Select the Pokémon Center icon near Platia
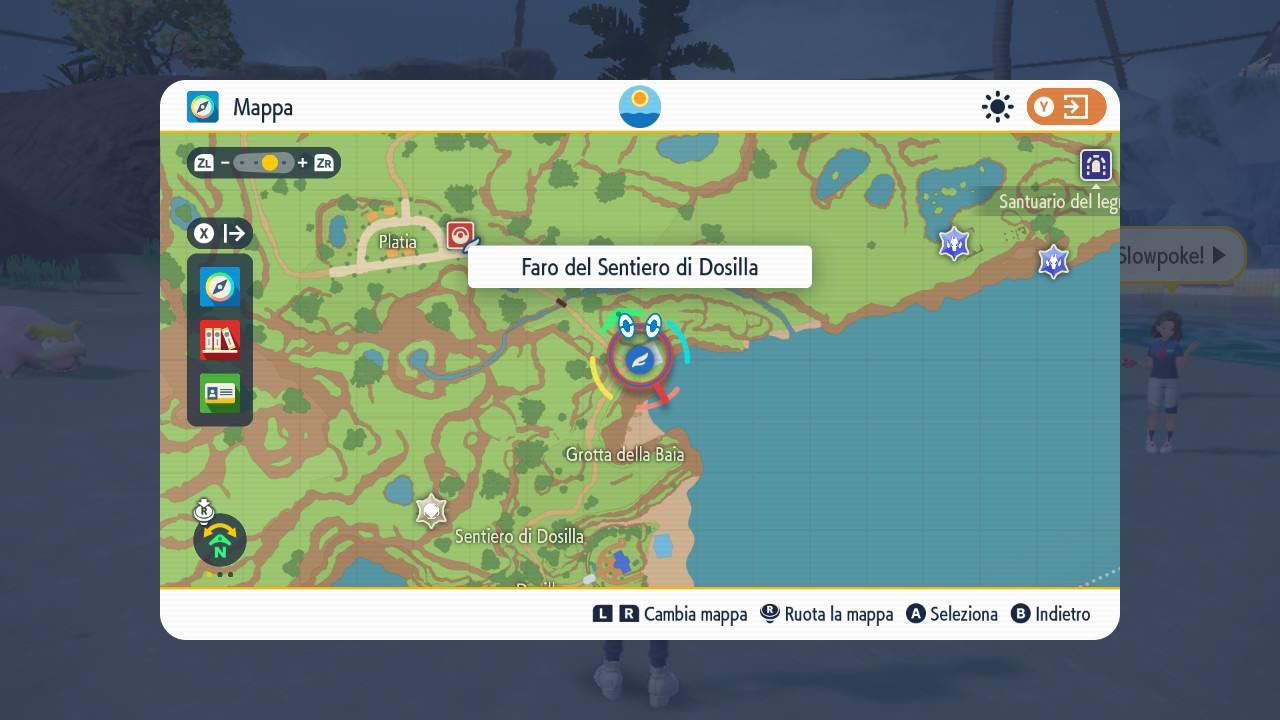1280x720 pixels. [458, 234]
